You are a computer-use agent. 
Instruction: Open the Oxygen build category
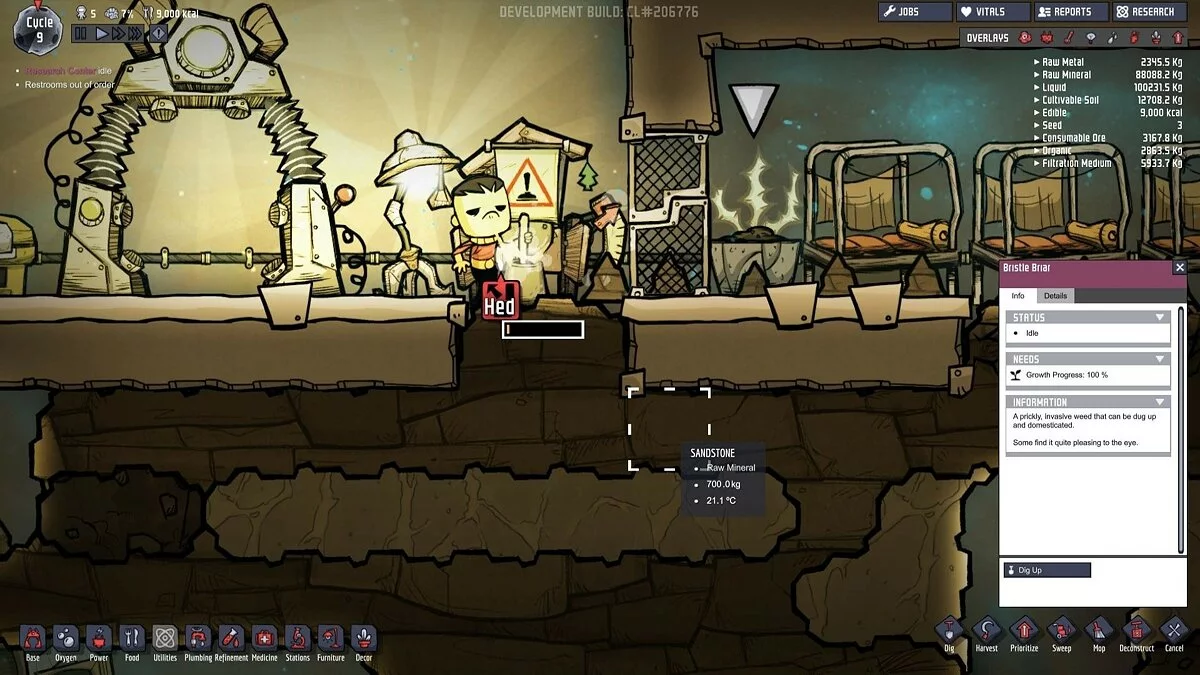point(66,640)
